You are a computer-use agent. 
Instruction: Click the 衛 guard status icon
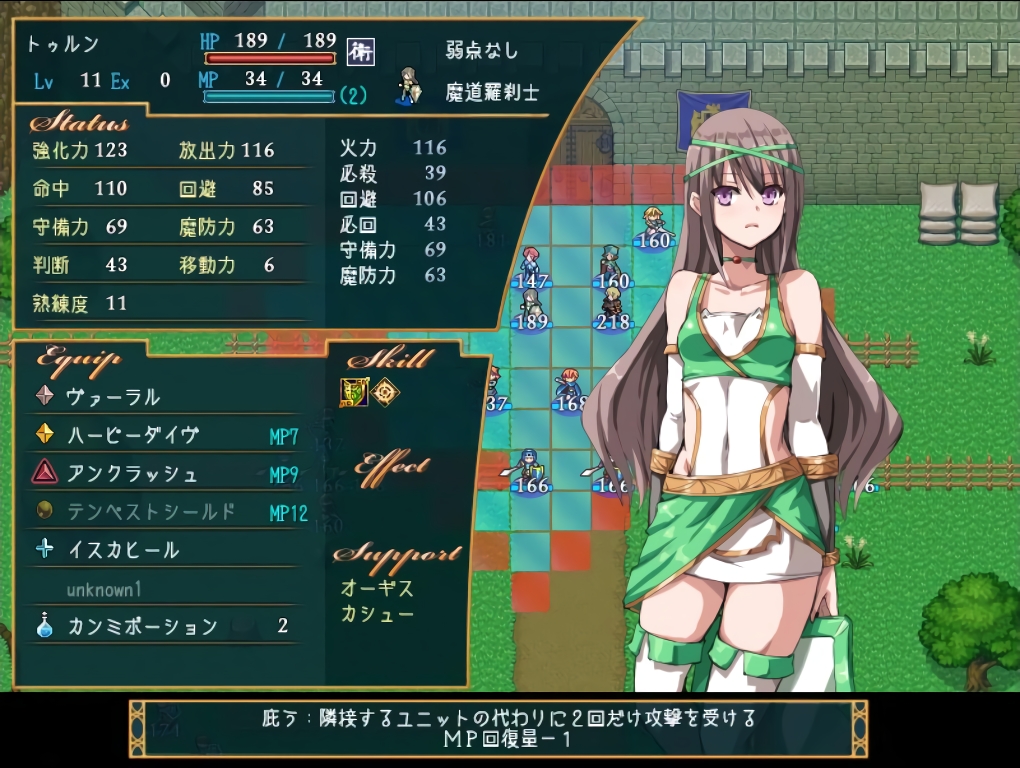(x=360, y=52)
